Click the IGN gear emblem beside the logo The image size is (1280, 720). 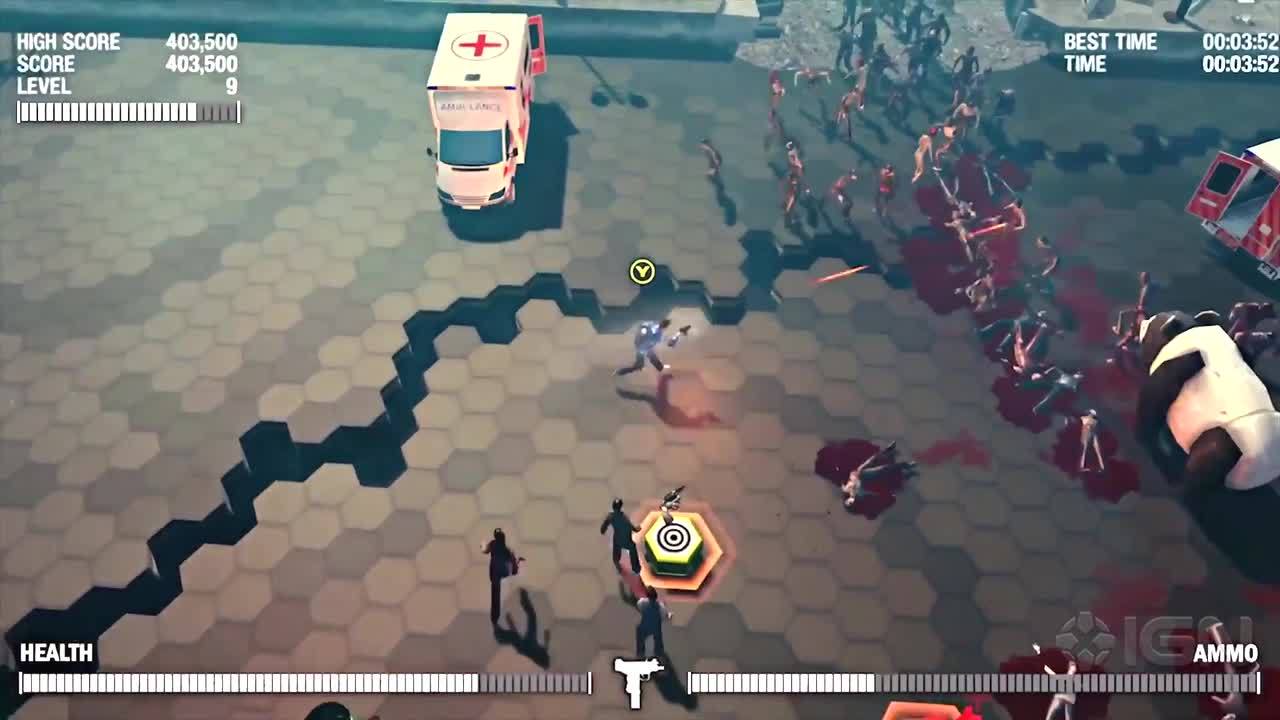(x=1097, y=637)
